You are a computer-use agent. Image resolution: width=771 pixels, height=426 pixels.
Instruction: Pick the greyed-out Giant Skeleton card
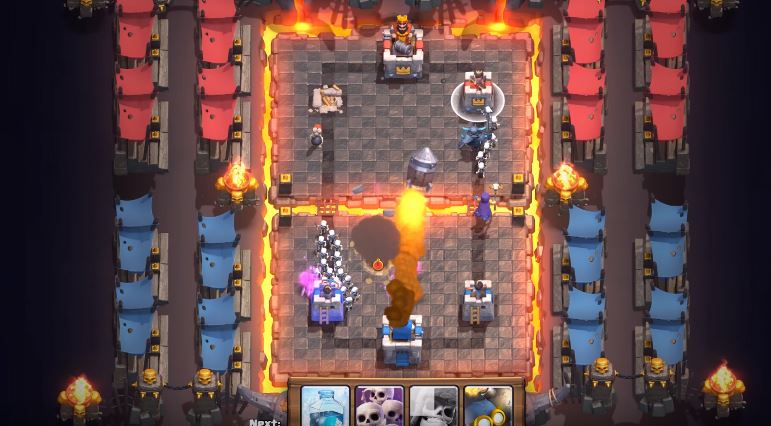click(434, 406)
